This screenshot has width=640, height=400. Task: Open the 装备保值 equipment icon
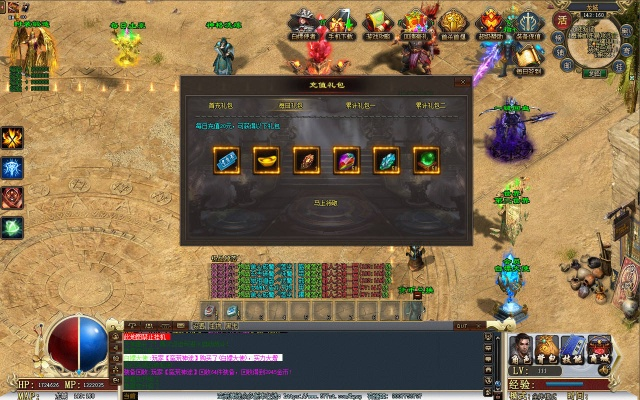click(526, 22)
